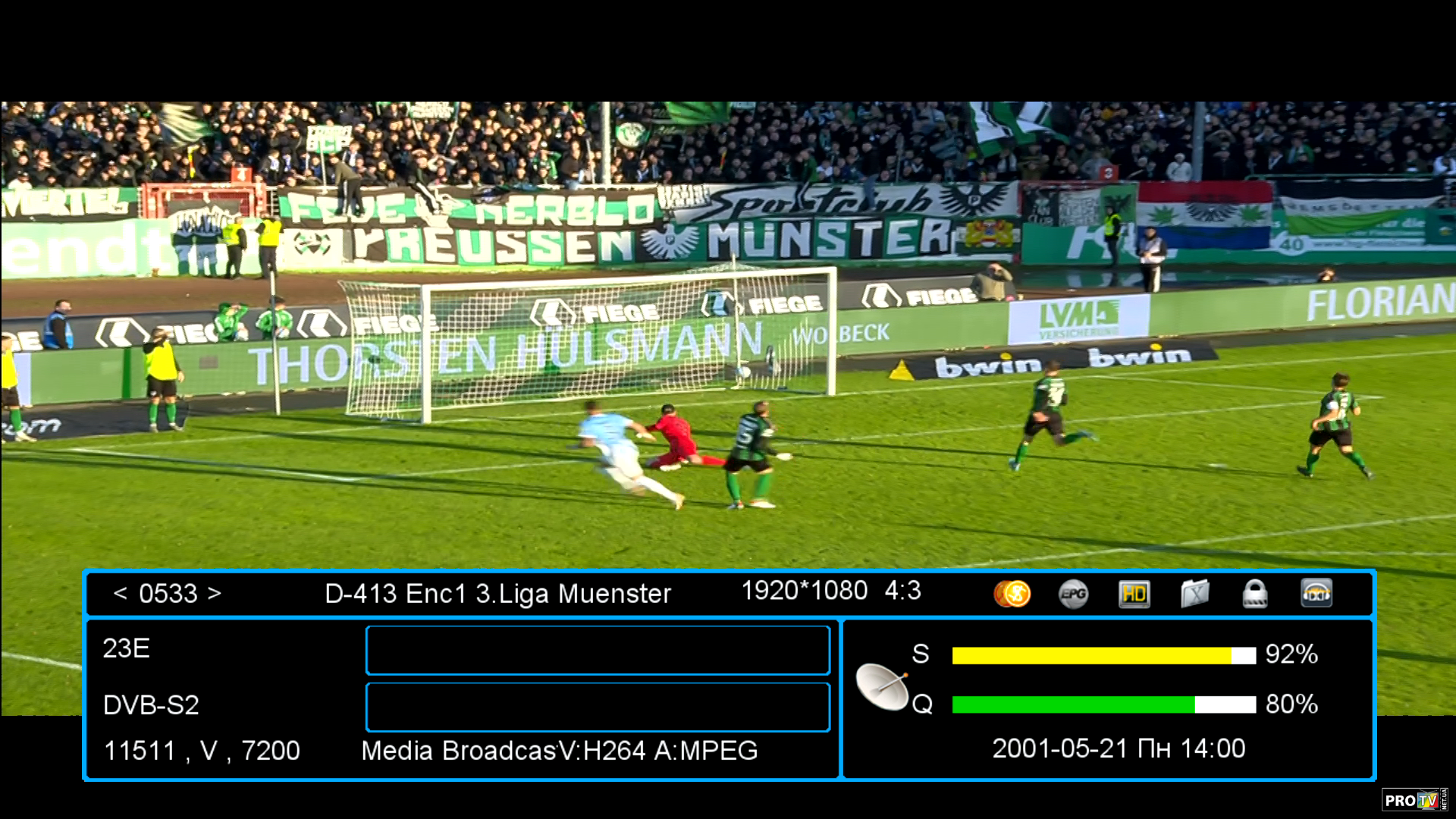This screenshot has width=1456, height=819.
Task: Click the lower empty program info box
Action: (x=598, y=707)
